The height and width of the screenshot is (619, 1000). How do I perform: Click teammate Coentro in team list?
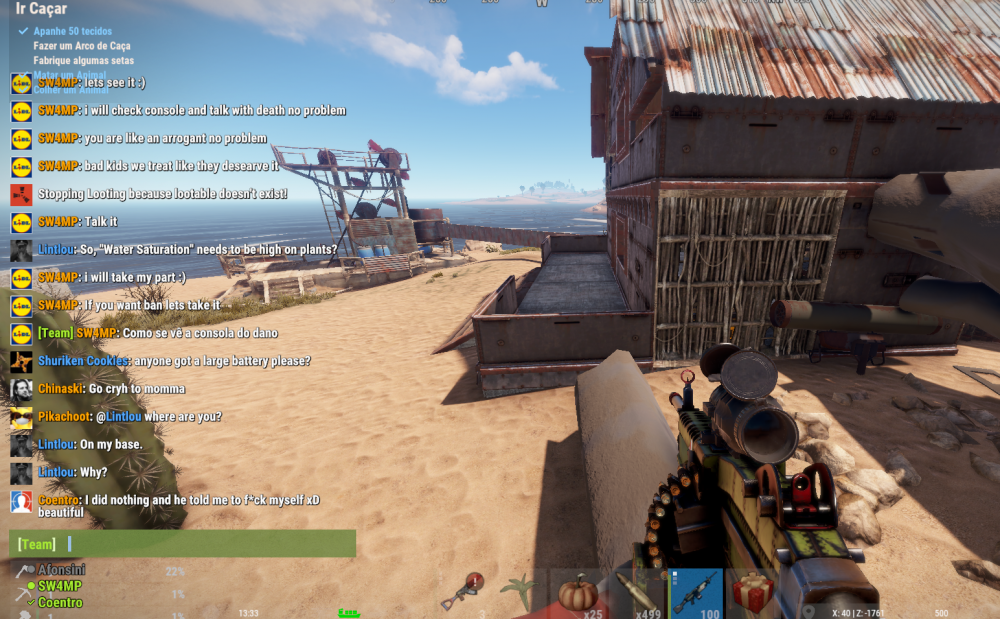click(x=60, y=603)
